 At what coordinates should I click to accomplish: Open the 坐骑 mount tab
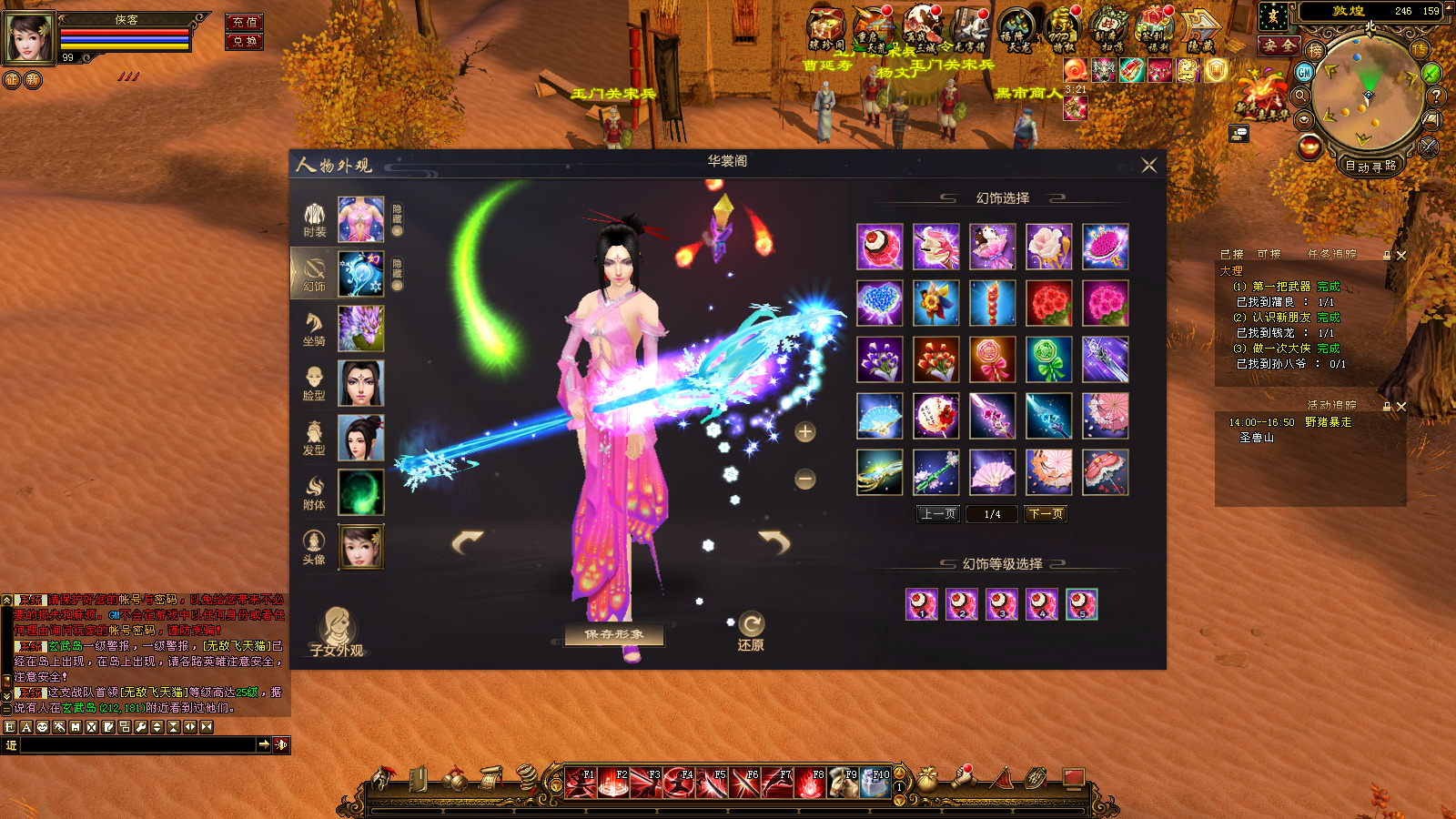[314, 329]
